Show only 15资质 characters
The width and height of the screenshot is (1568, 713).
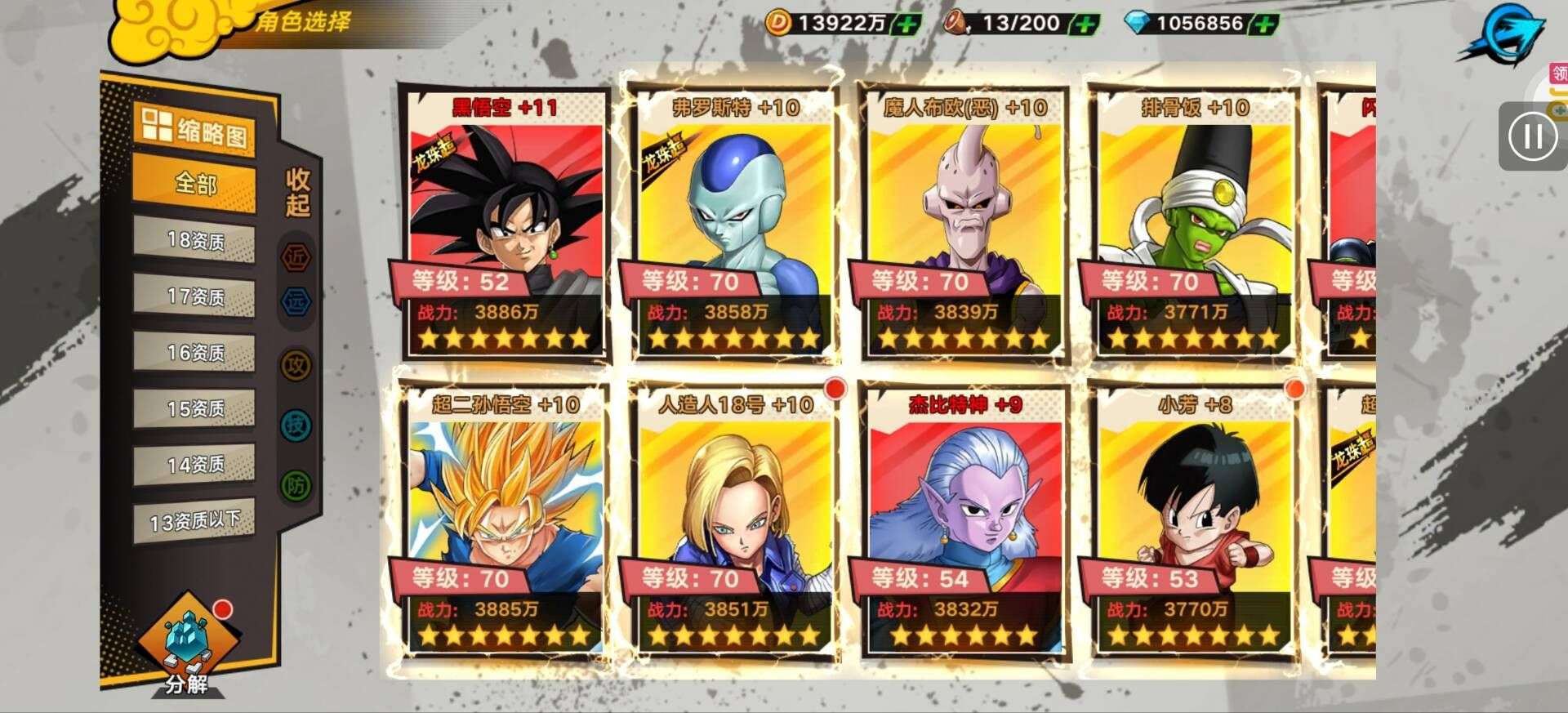point(194,408)
